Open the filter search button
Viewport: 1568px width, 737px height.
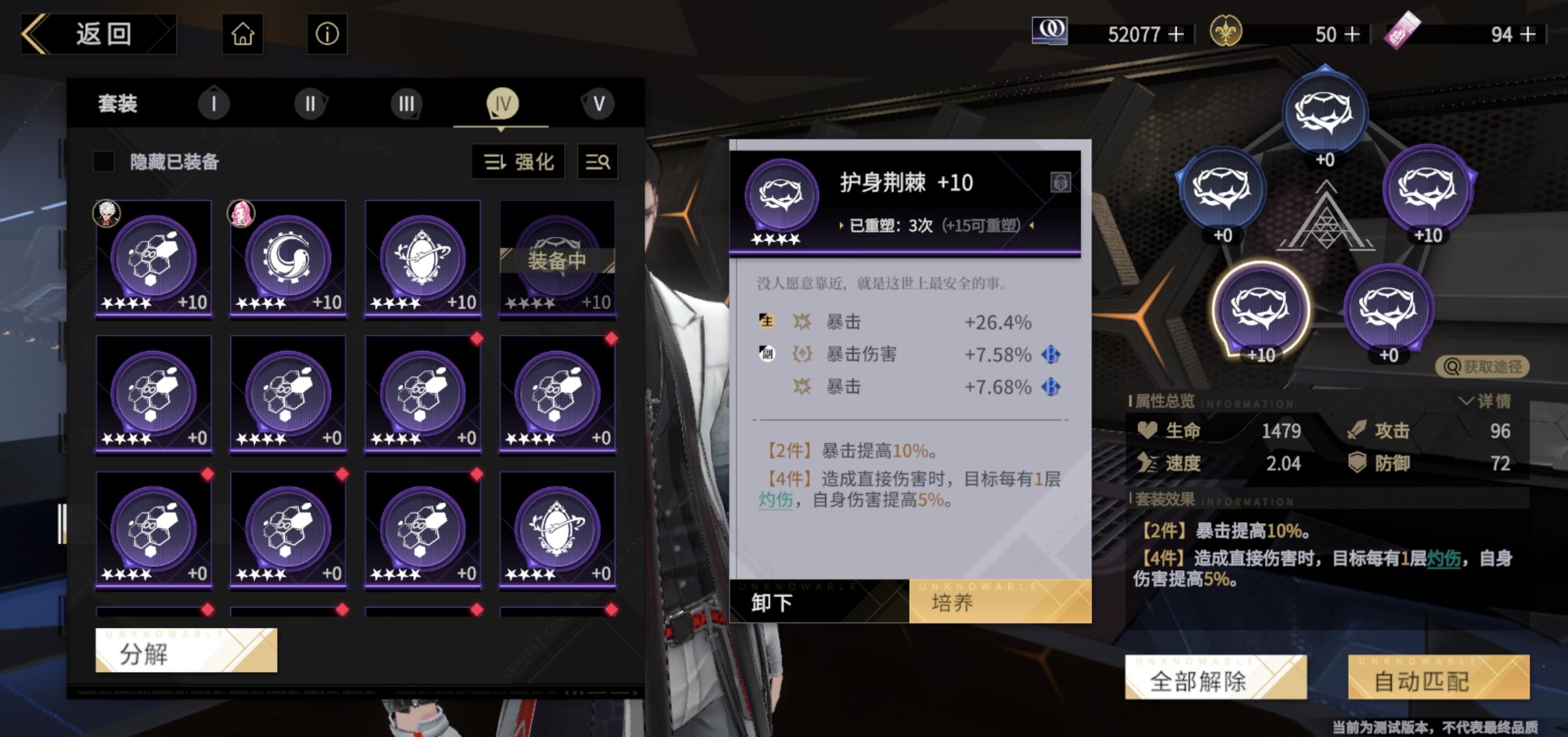(598, 161)
